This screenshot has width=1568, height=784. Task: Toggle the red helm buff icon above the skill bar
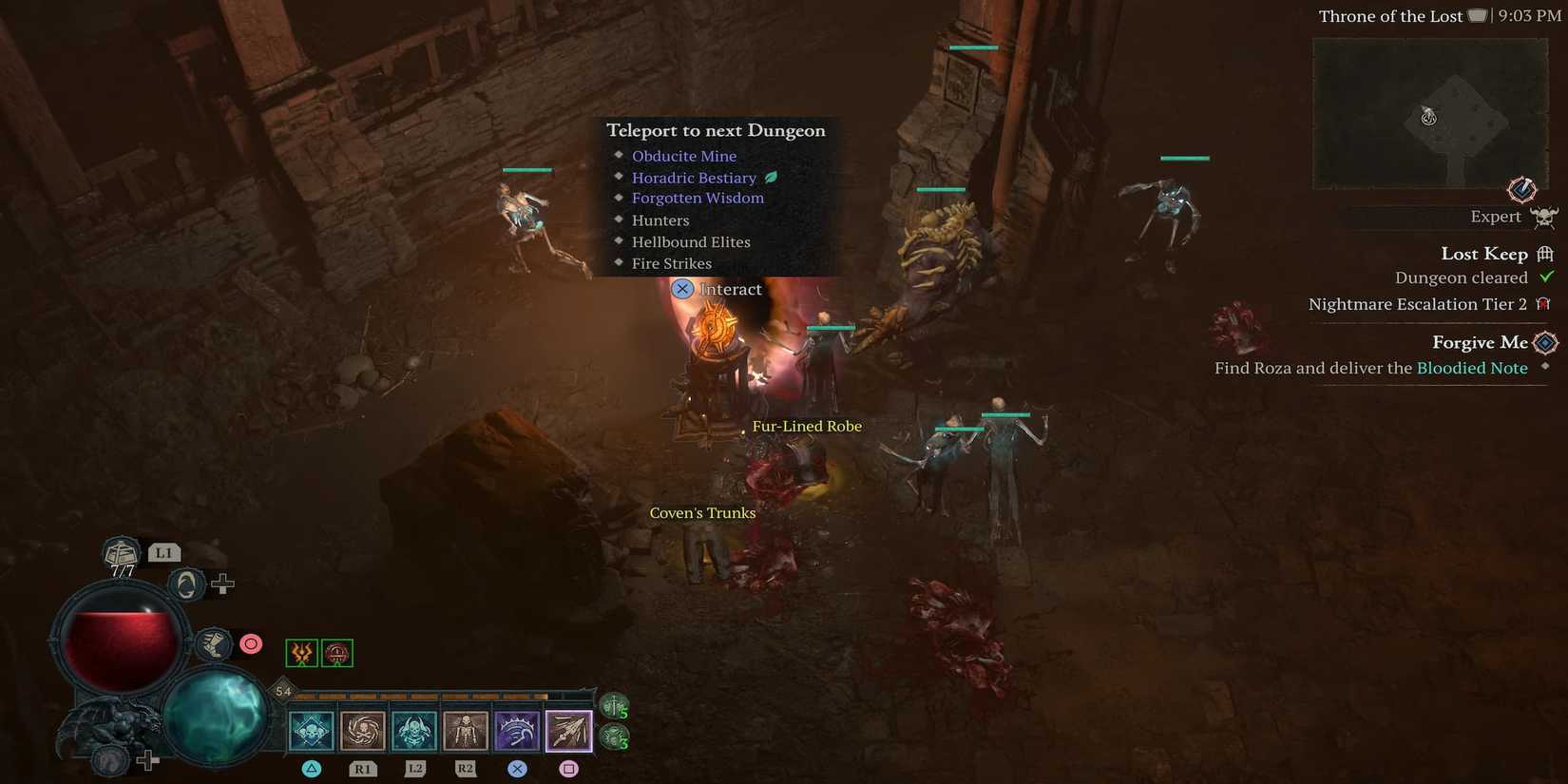(x=335, y=653)
